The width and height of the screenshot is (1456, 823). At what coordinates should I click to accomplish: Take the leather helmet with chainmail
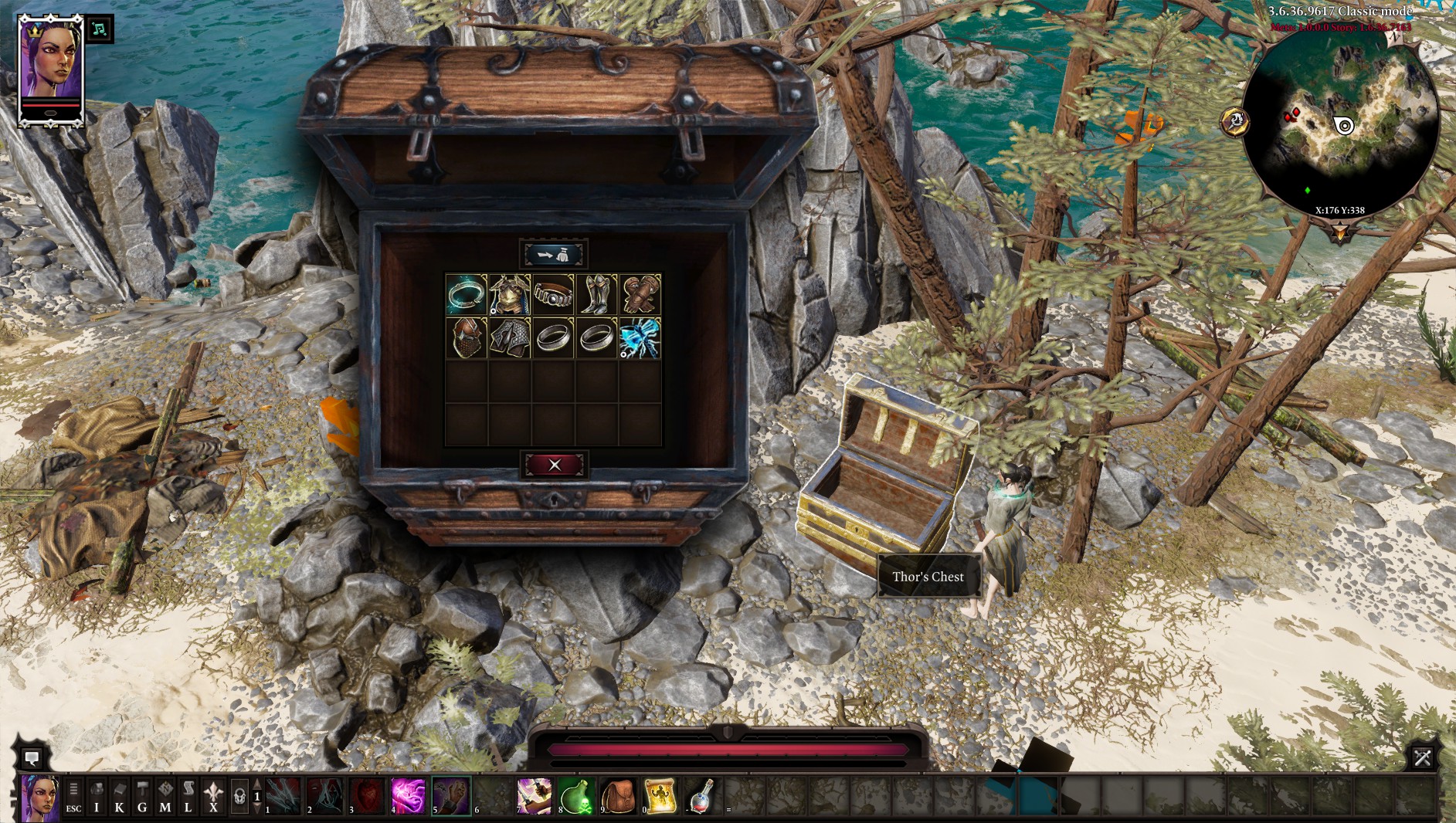point(467,338)
